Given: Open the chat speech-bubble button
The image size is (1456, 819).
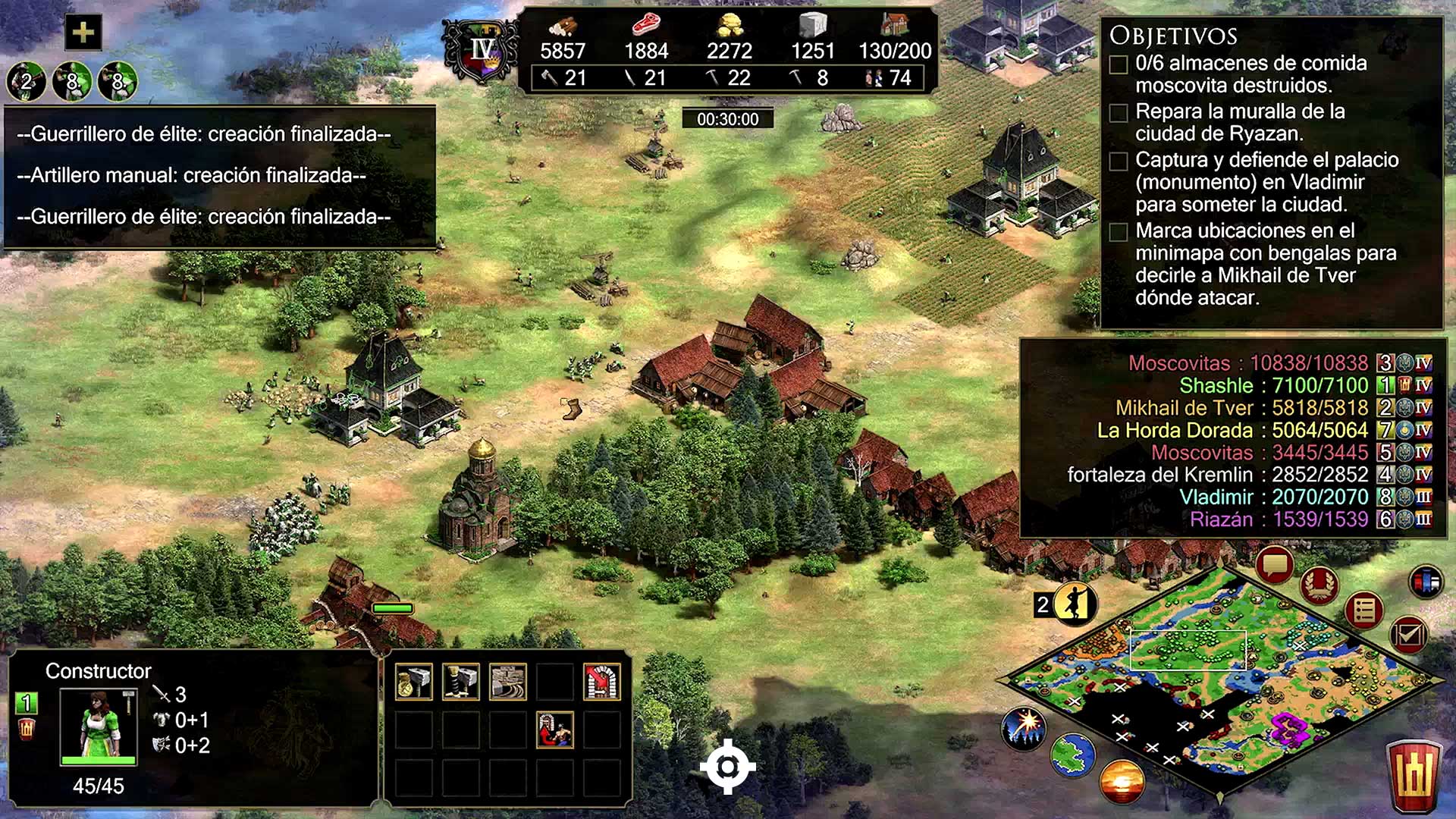Looking at the screenshot, I should 1275,565.
